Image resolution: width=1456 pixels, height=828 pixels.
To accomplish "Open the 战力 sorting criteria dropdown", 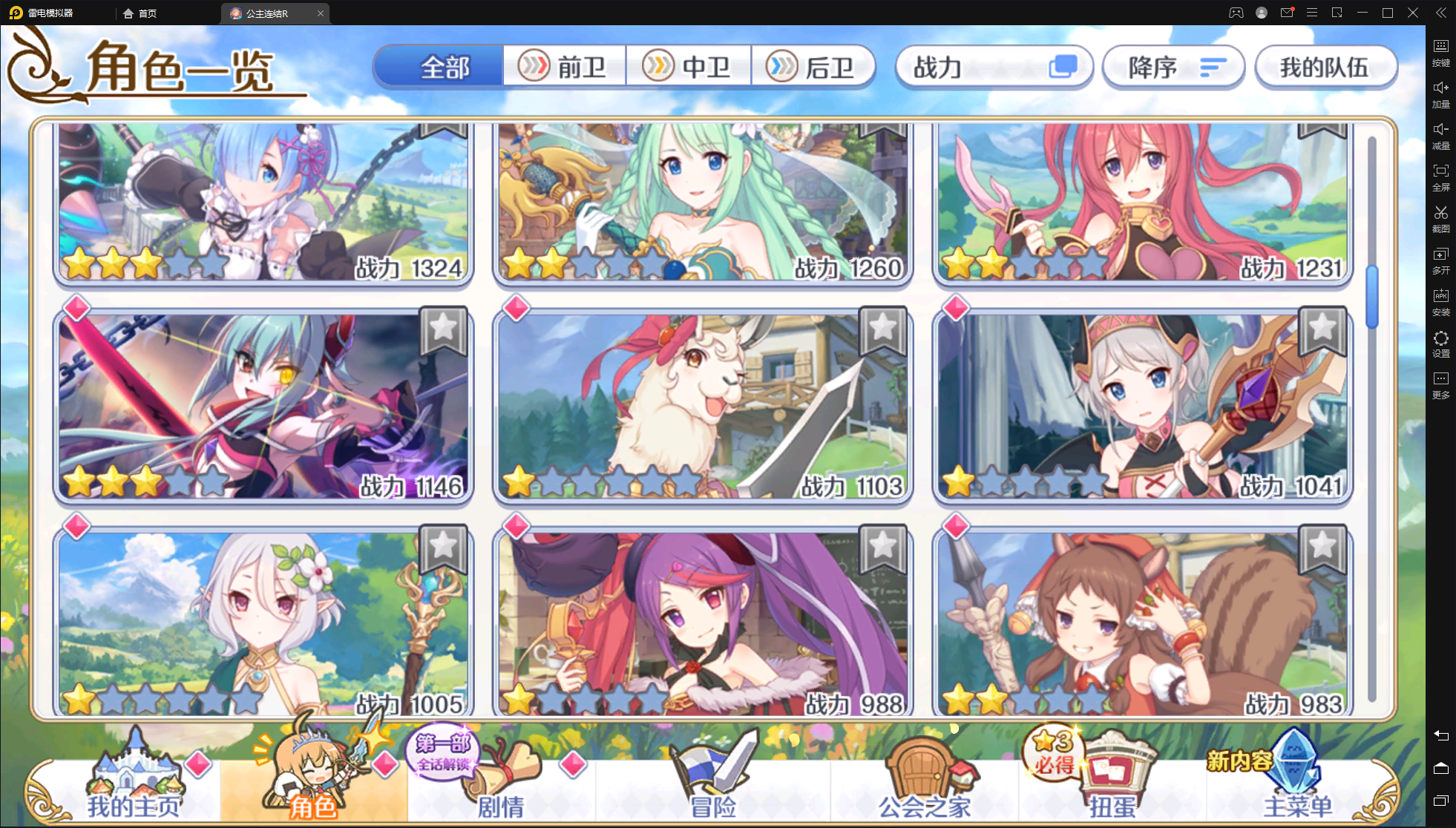I will point(994,67).
